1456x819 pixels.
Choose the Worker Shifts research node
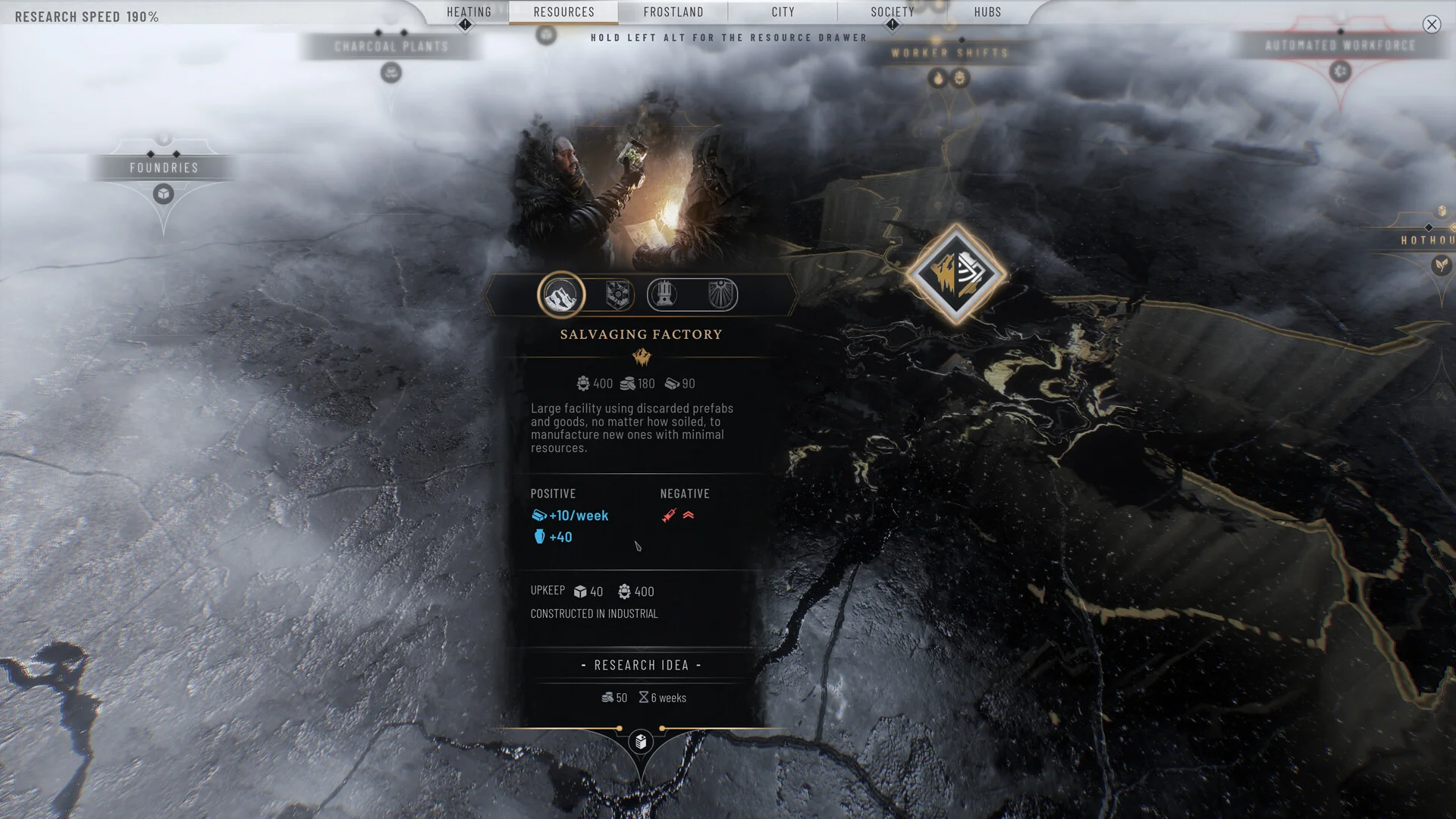(949, 53)
